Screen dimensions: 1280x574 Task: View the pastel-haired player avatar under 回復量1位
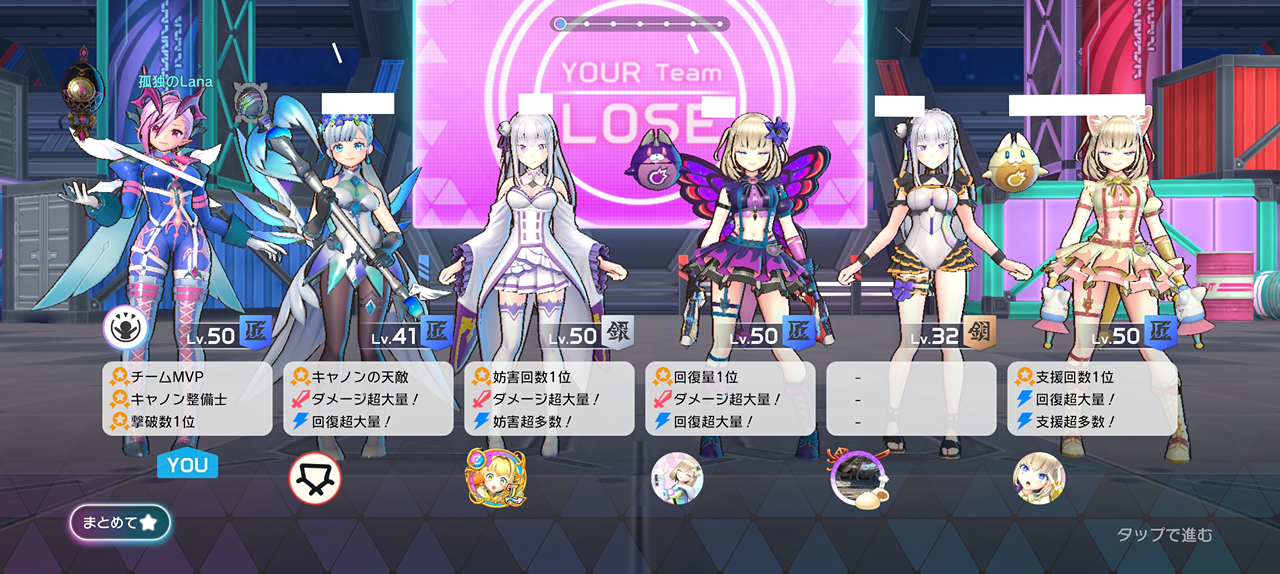[x=677, y=477]
